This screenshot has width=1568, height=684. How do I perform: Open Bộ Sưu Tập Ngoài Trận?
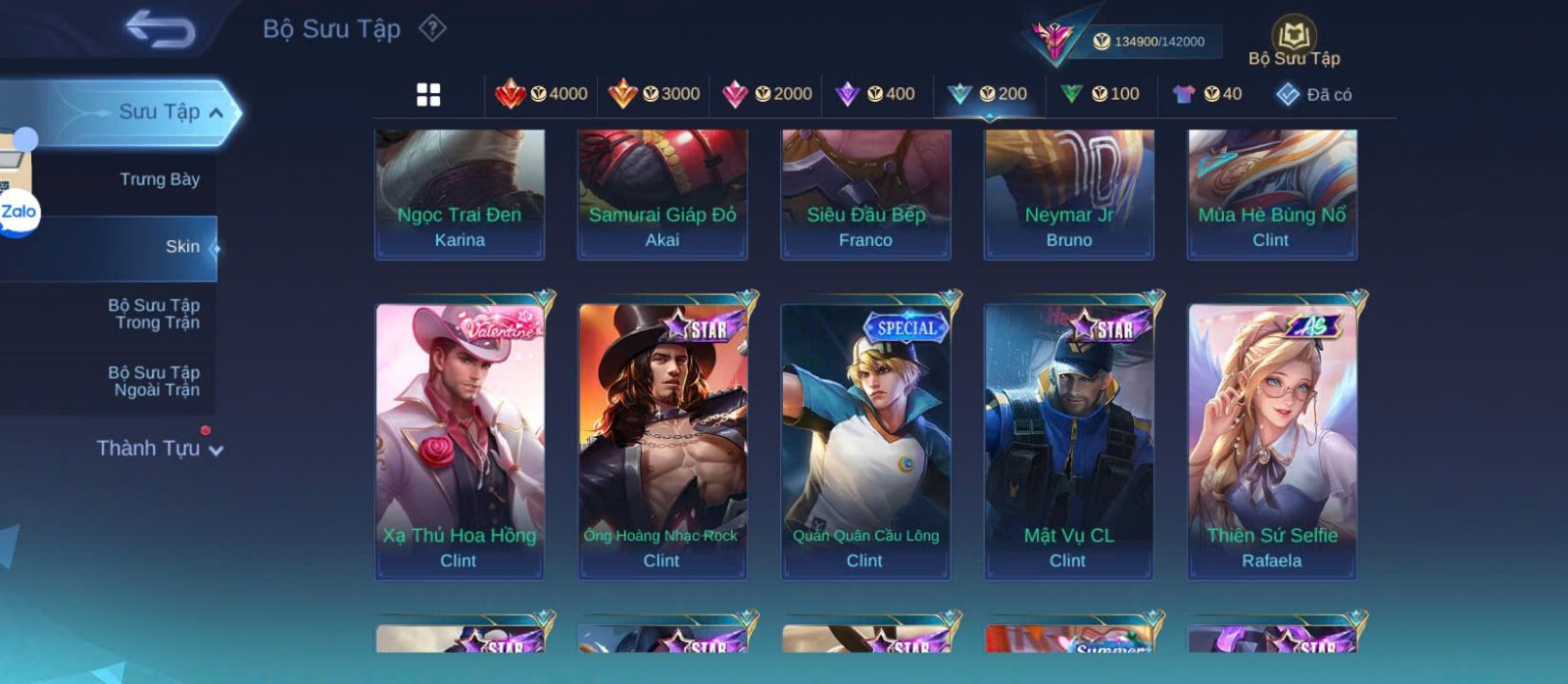pyautogui.click(x=154, y=381)
